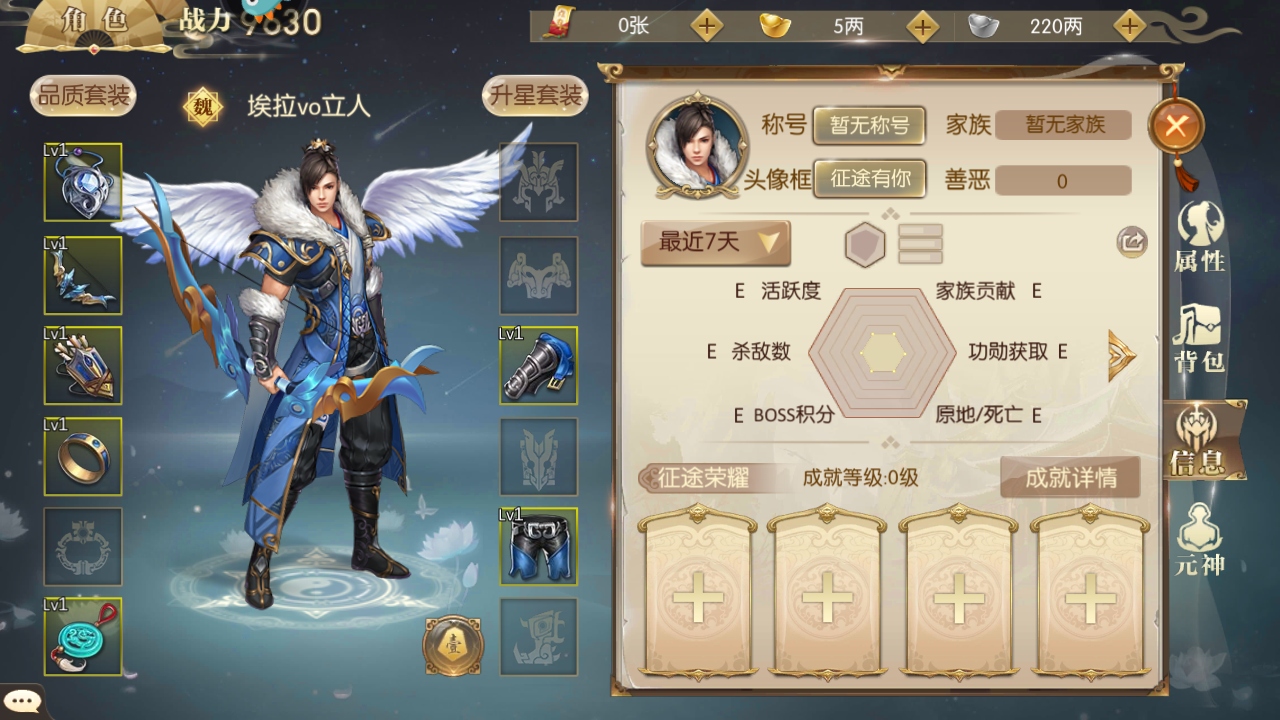Open the 元神 spirit tab
This screenshot has height=720, width=1280.
coord(1199,540)
